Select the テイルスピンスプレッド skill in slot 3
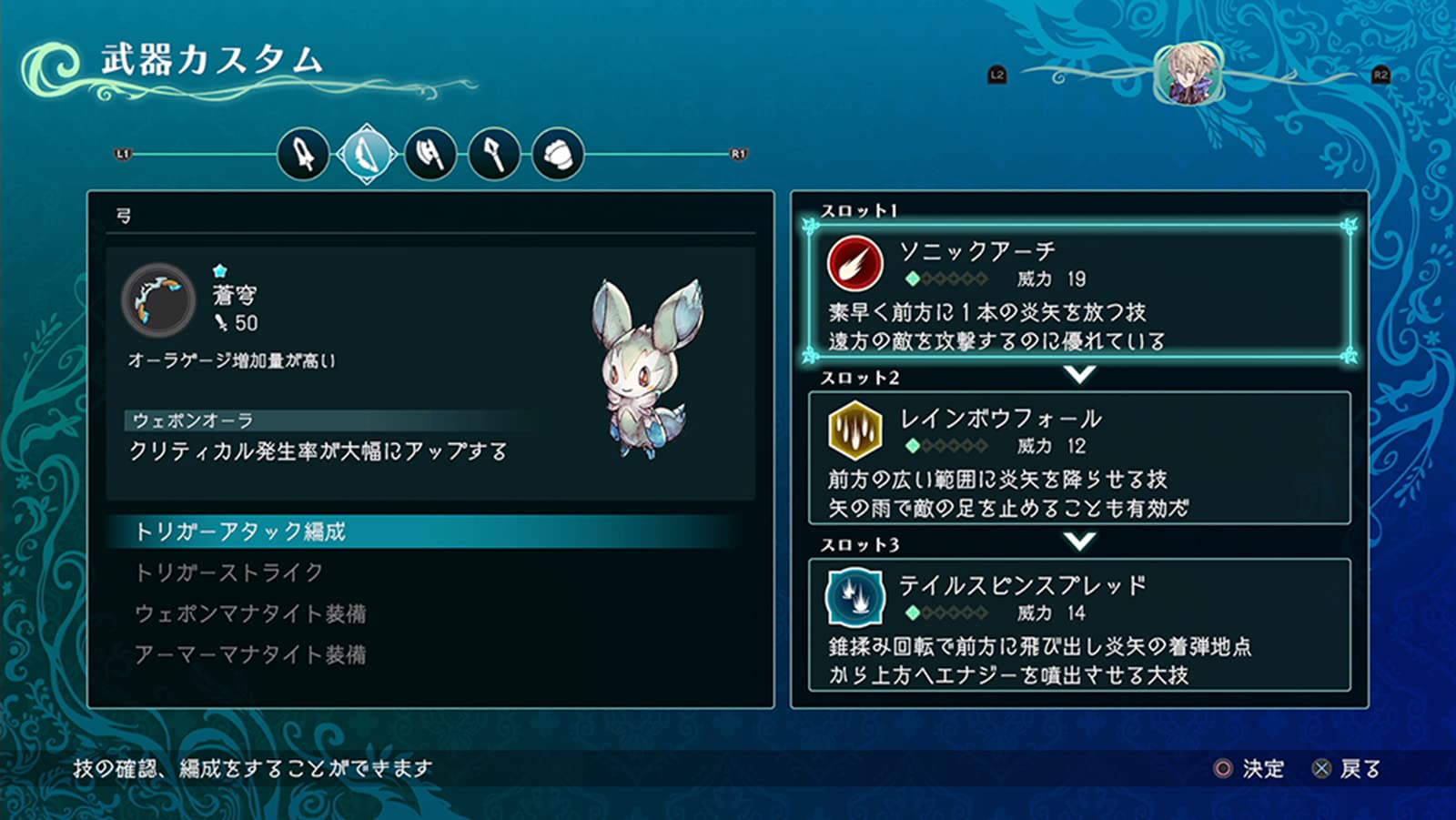The image size is (1456, 820). (1078, 625)
